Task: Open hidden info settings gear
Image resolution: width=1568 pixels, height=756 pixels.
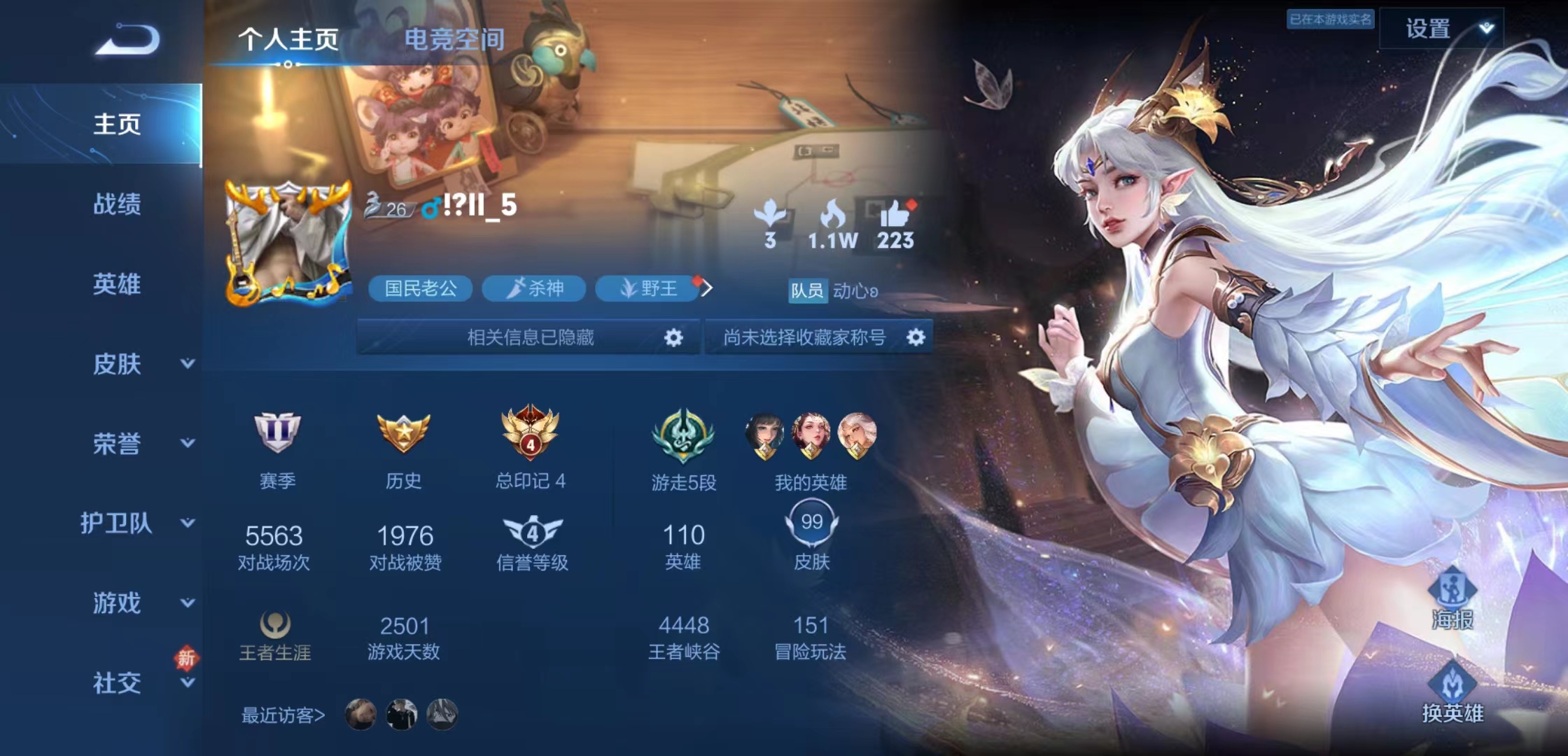Action: 673,337
